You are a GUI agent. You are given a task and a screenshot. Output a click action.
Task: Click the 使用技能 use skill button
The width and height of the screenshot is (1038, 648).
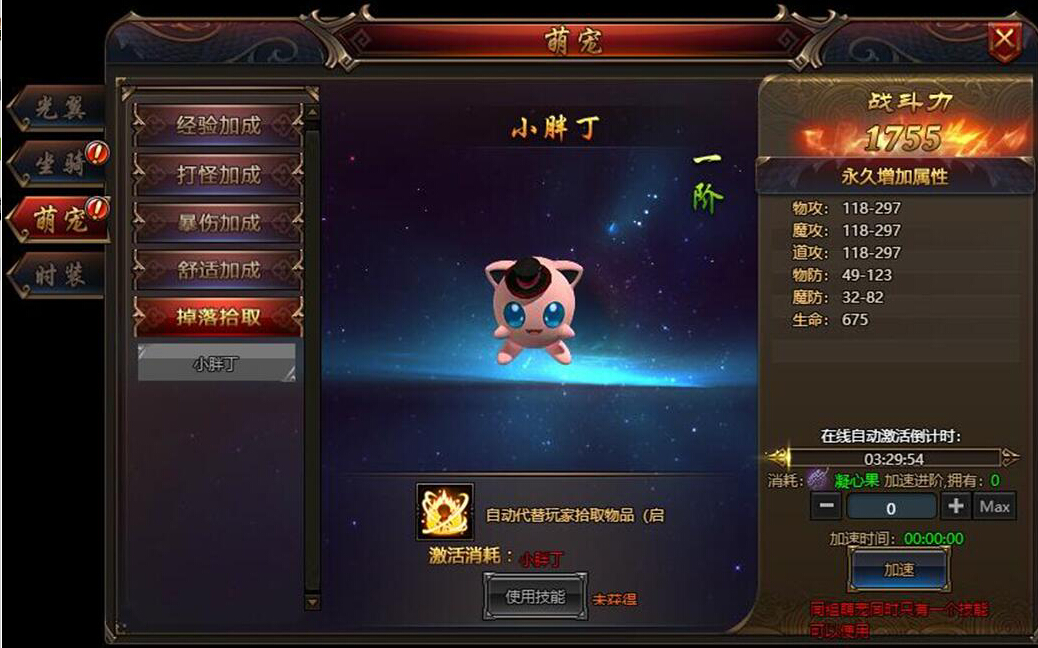click(535, 597)
